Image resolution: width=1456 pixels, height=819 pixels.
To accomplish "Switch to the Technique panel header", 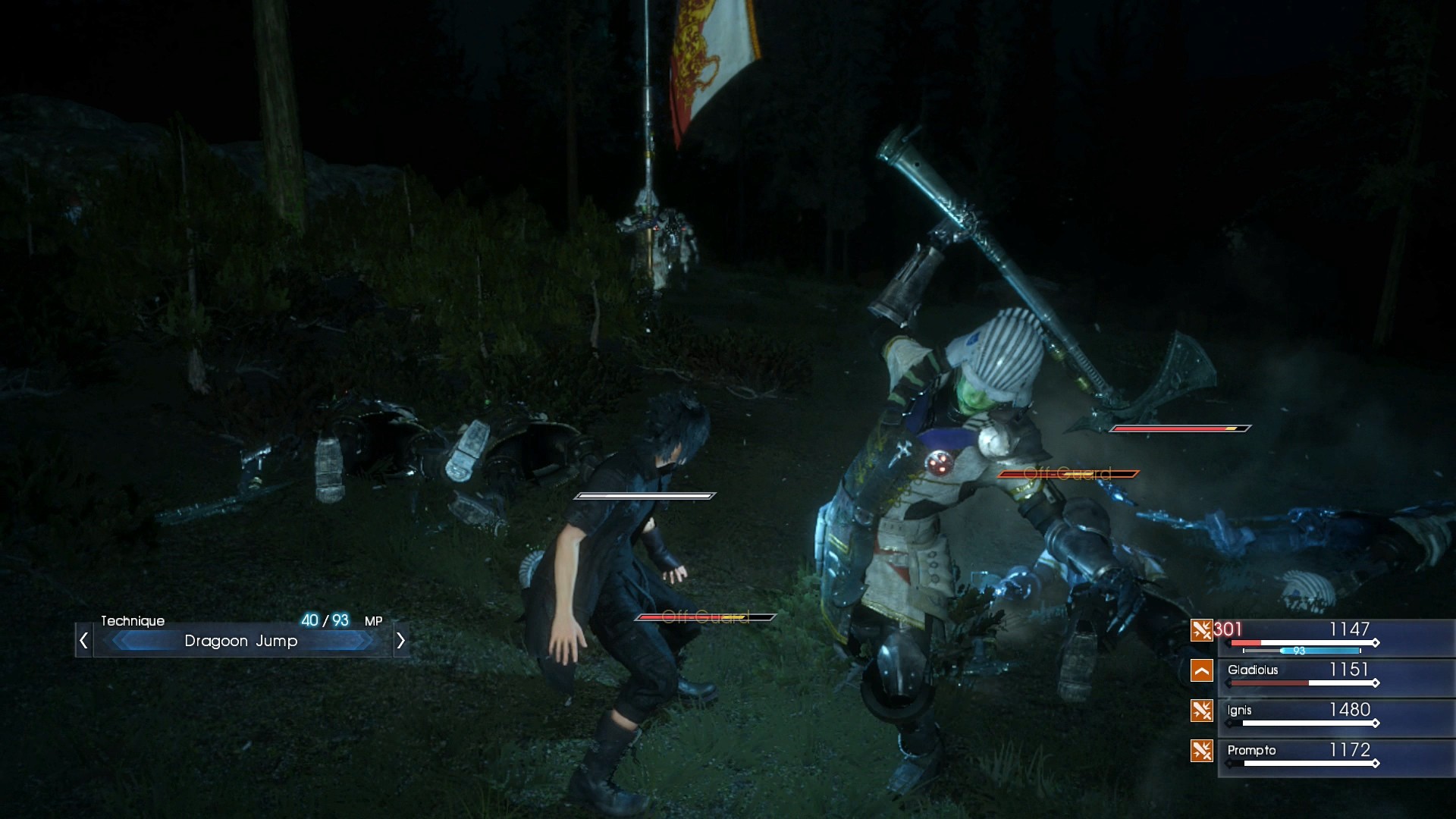I will [133, 620].
